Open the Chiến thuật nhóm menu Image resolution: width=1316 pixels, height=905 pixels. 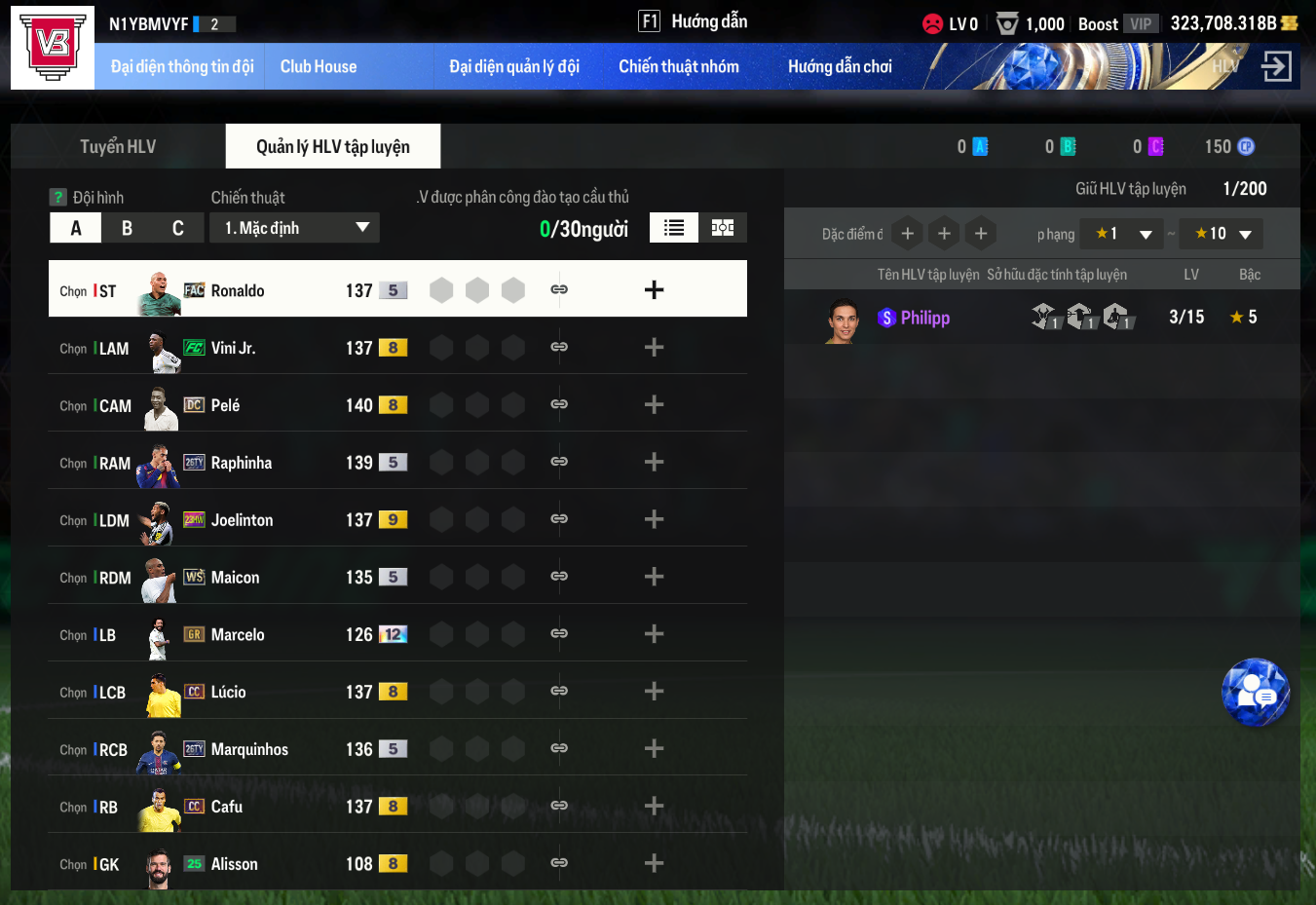coord(679,66)
